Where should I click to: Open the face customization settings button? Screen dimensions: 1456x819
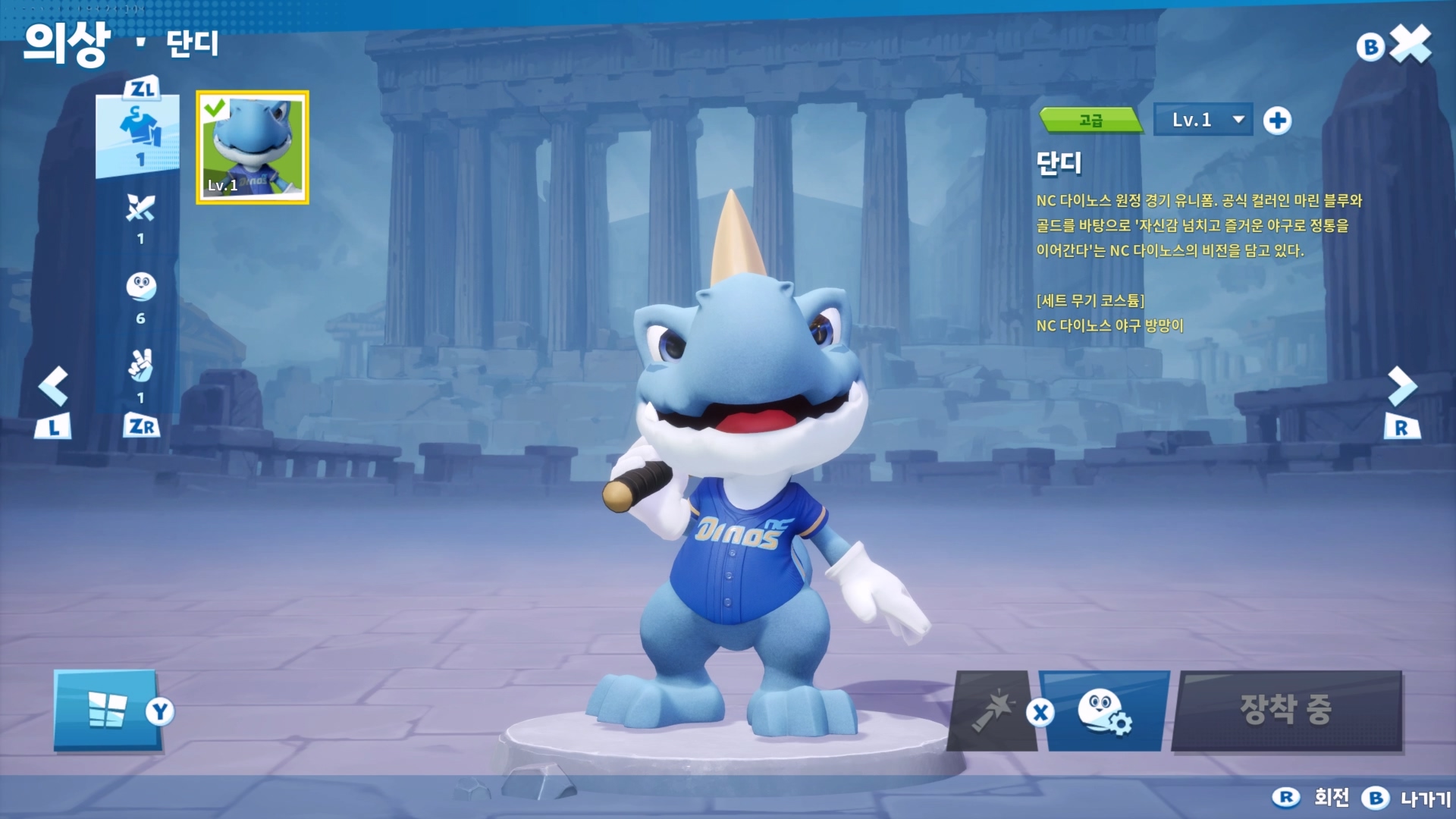click(1104, 711)
